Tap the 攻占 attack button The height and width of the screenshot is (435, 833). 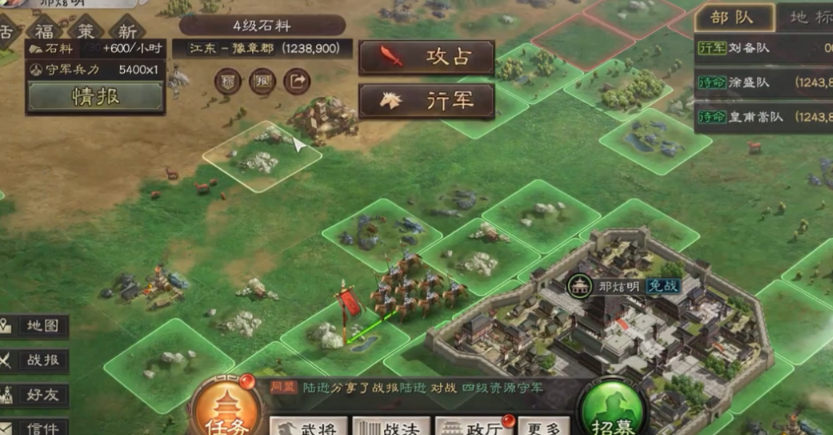click(427, 56)
